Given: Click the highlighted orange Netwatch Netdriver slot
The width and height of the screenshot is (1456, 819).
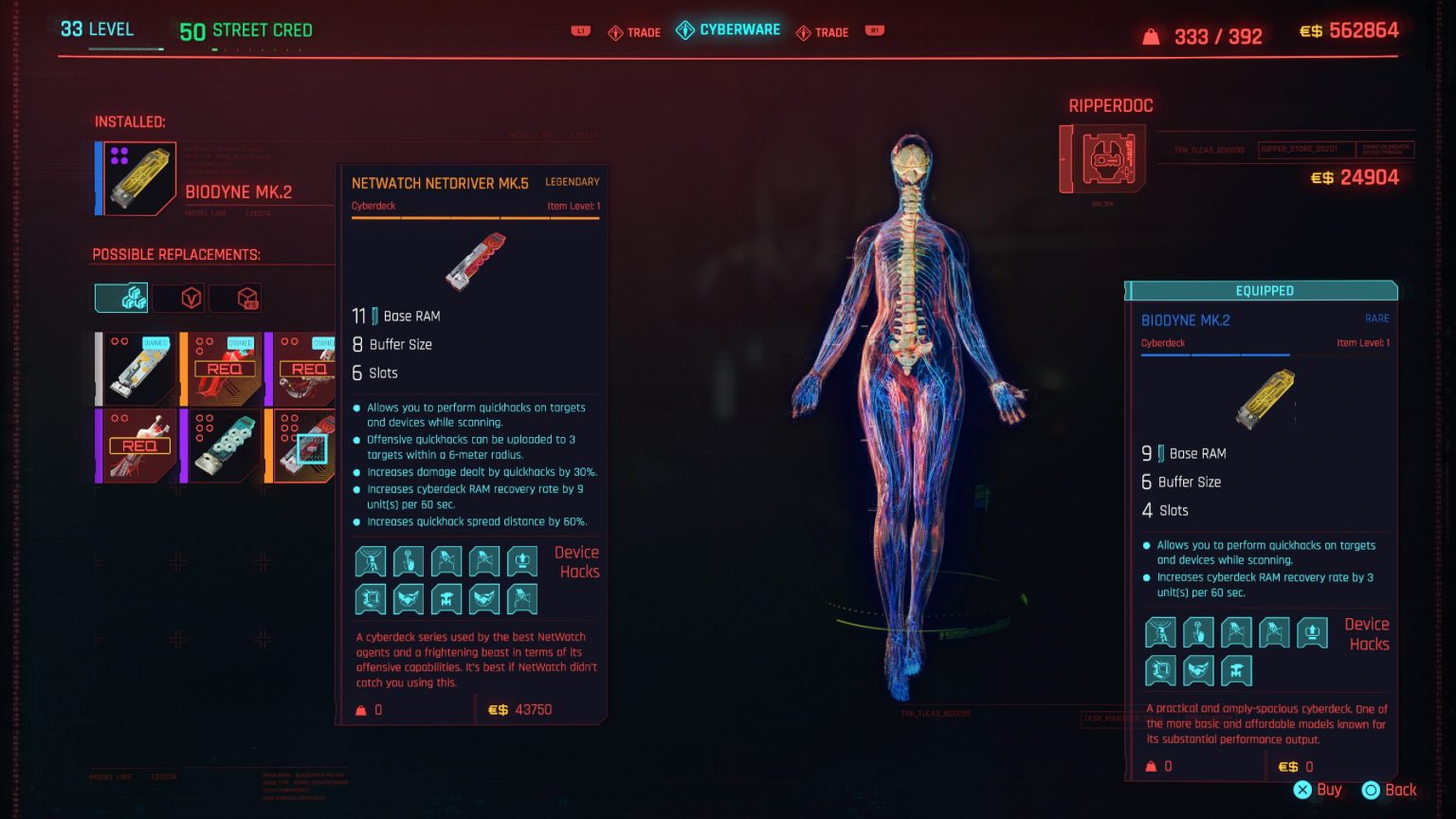Looking at the screenshot, I should [305, 446].
